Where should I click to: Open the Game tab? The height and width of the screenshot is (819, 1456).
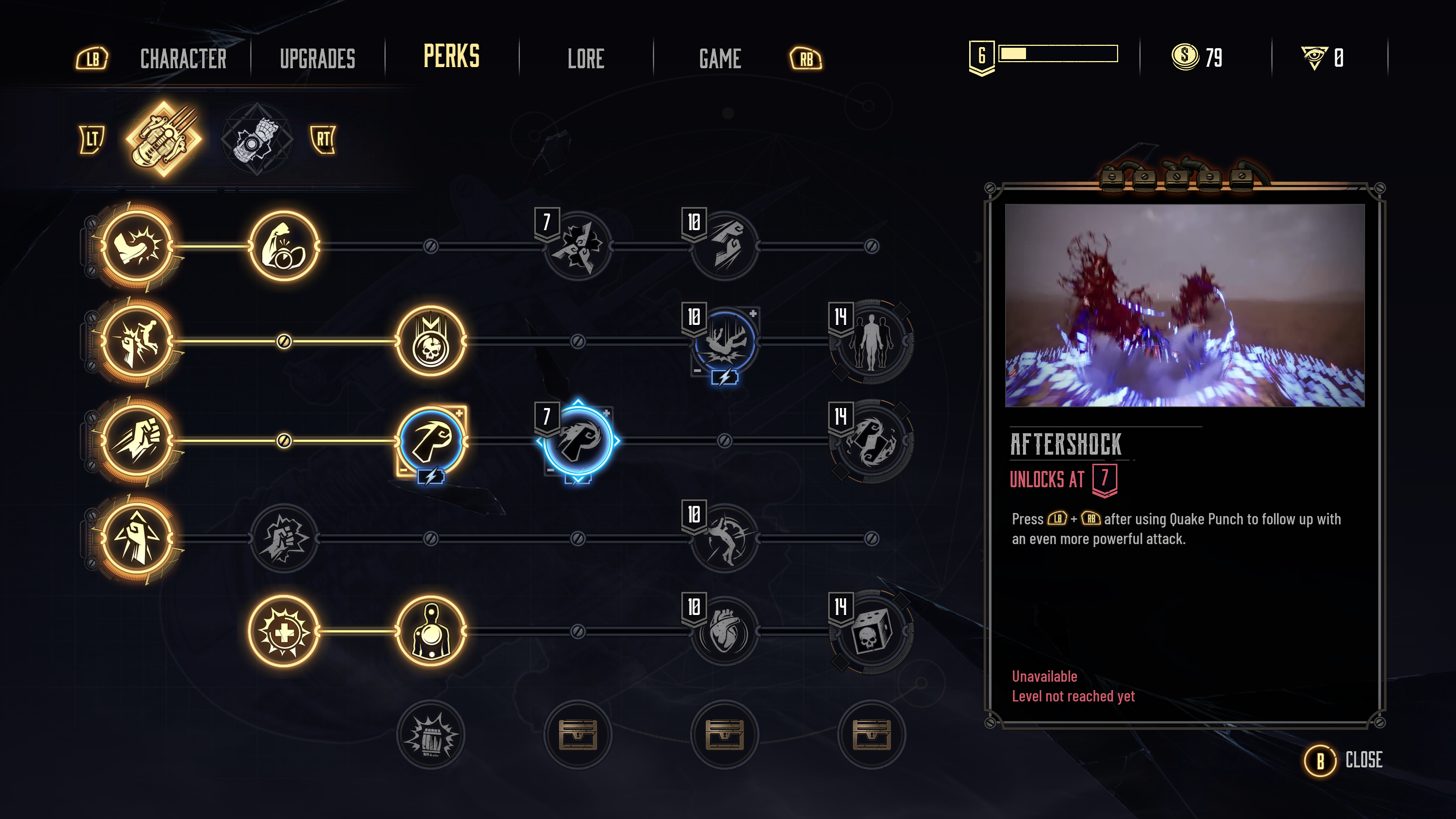point(720,58)
